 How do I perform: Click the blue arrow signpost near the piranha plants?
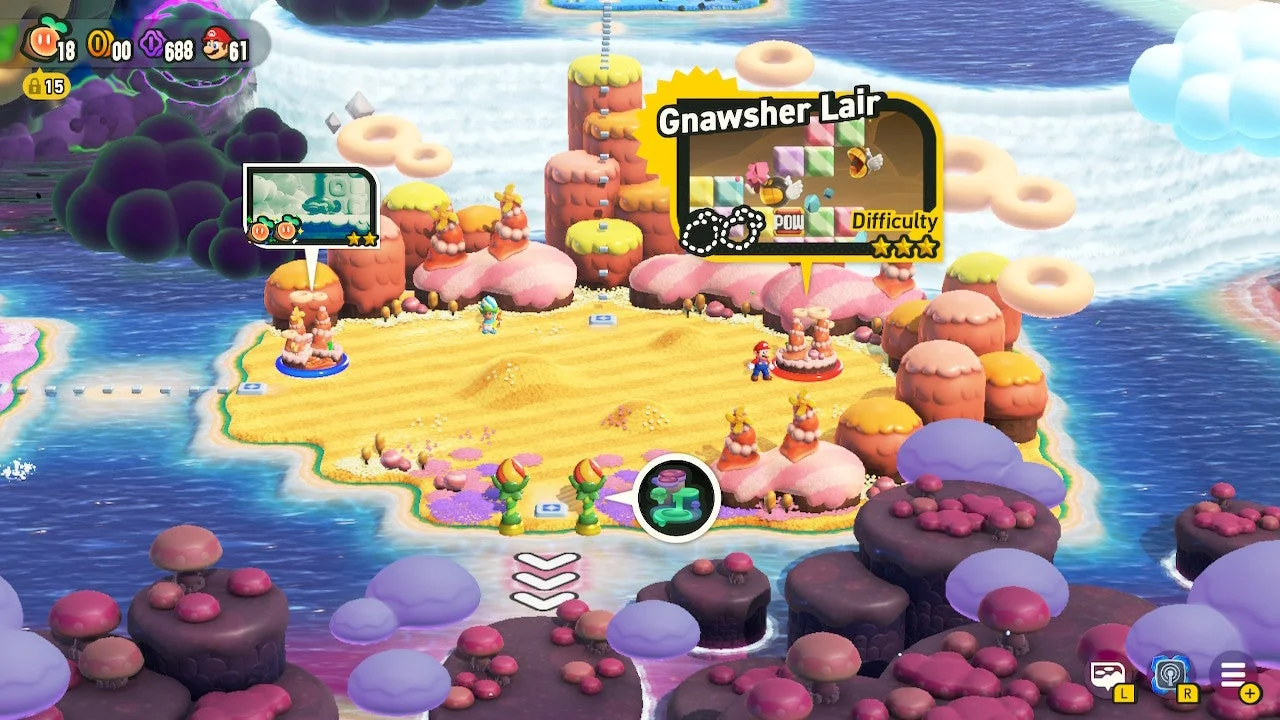(x=553, y=510)
